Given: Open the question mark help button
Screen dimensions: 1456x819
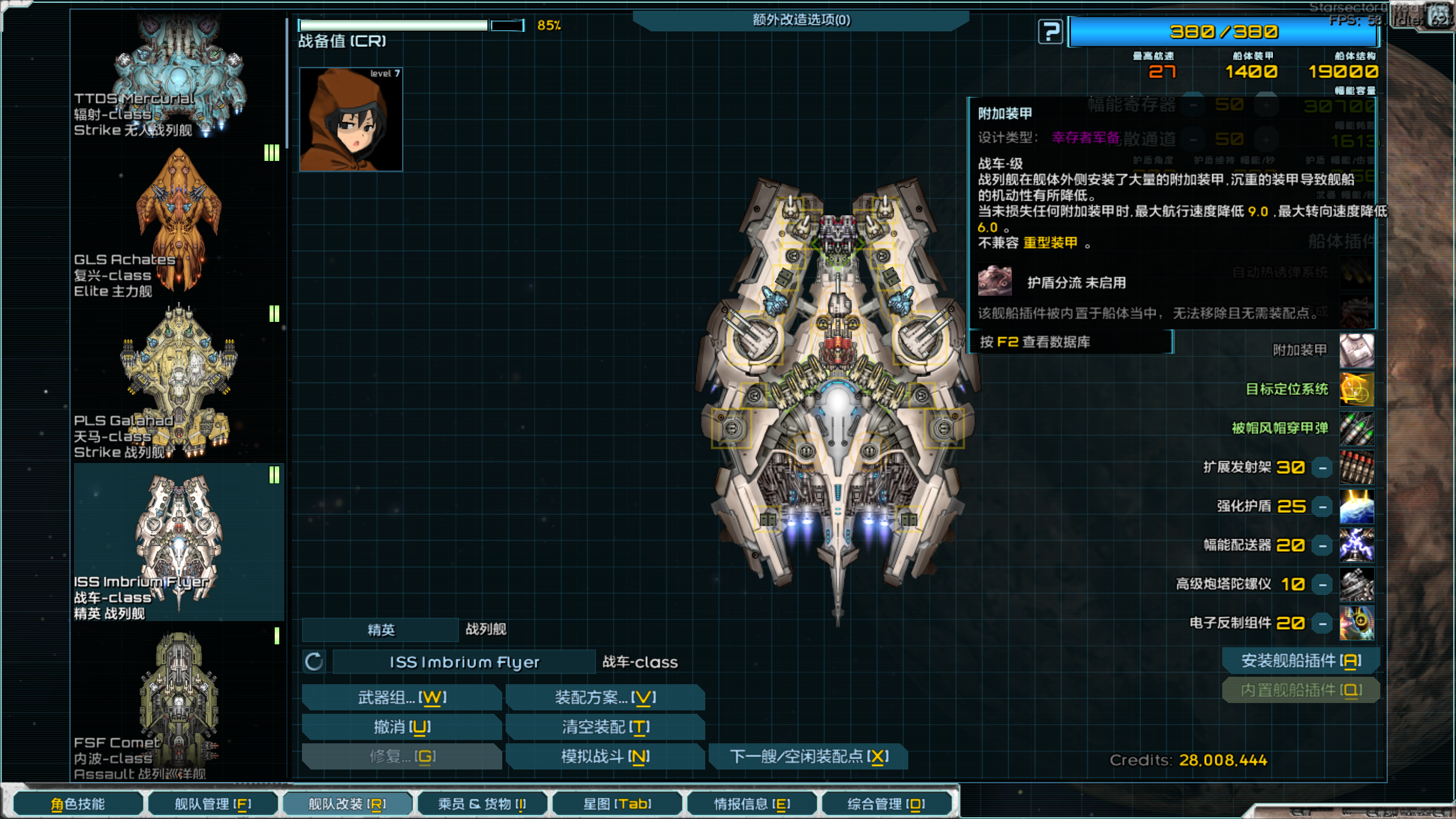Looking at the screenshot, I should click(x=1050, y=32).
